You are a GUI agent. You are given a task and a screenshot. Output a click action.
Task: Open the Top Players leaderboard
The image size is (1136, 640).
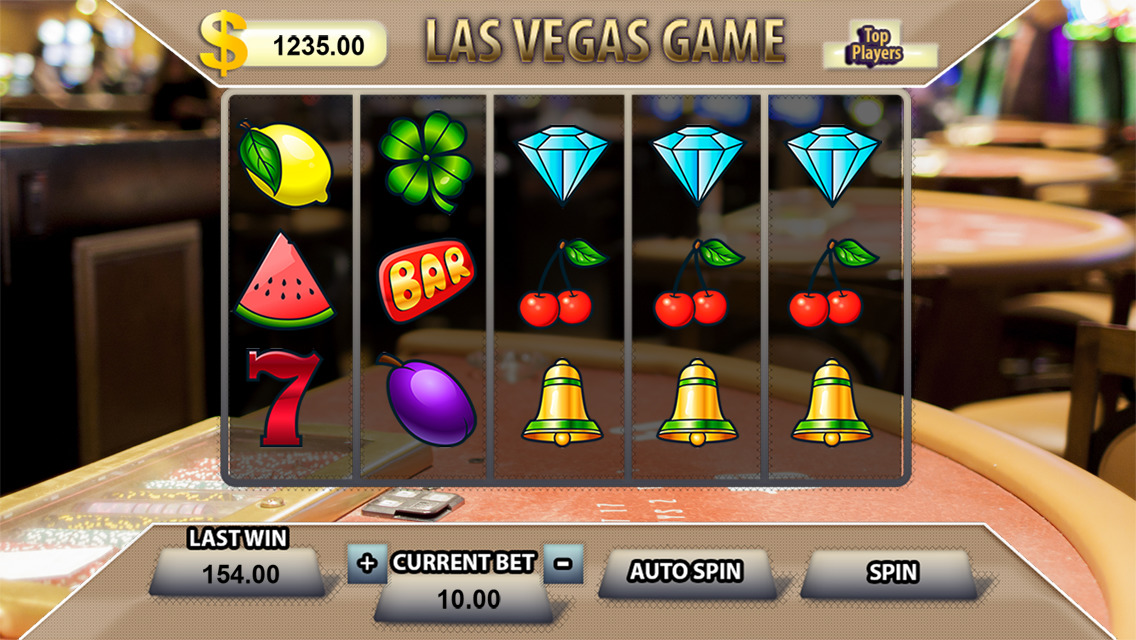[876, 46]
